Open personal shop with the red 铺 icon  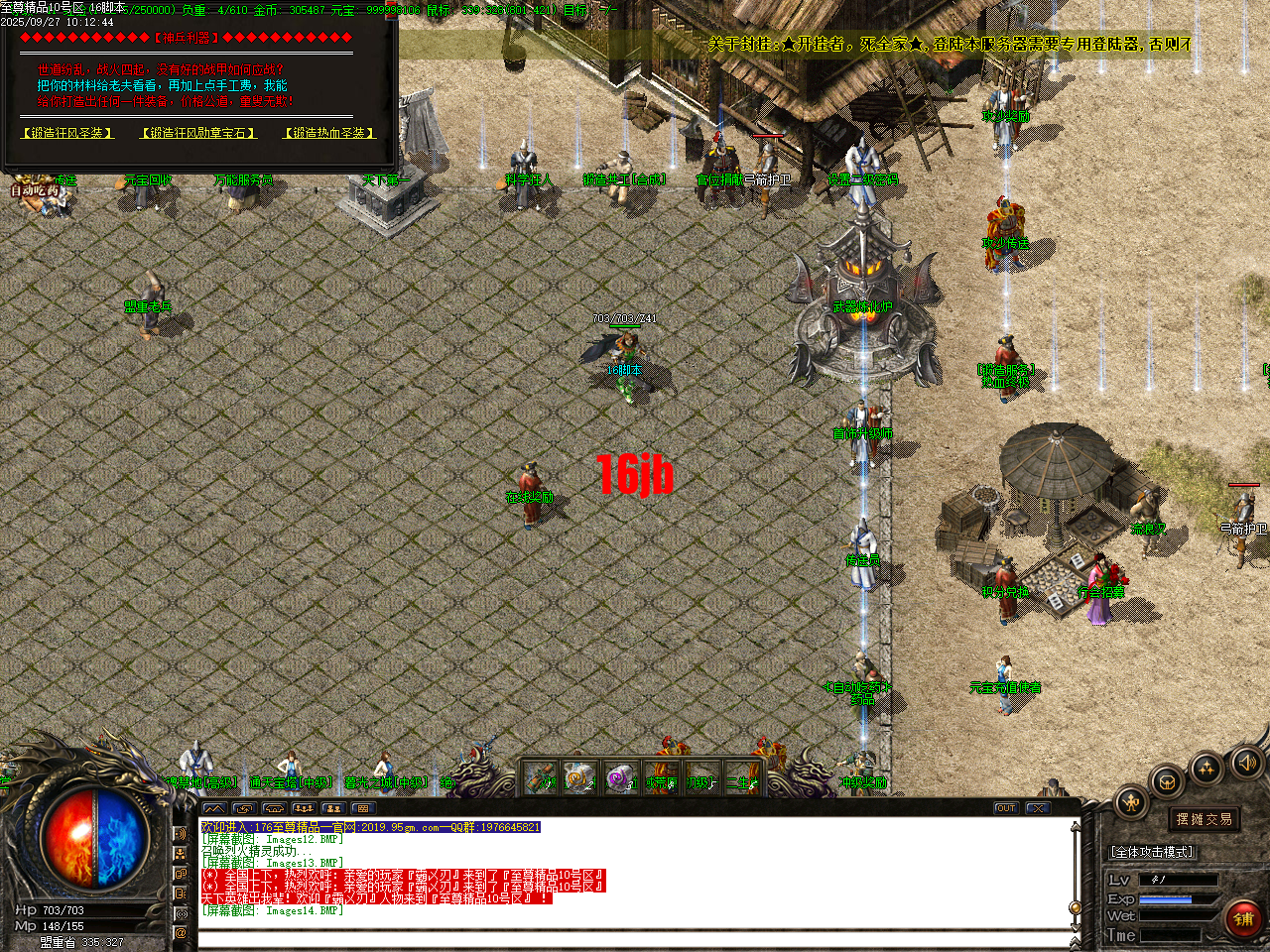[1244, 919]
